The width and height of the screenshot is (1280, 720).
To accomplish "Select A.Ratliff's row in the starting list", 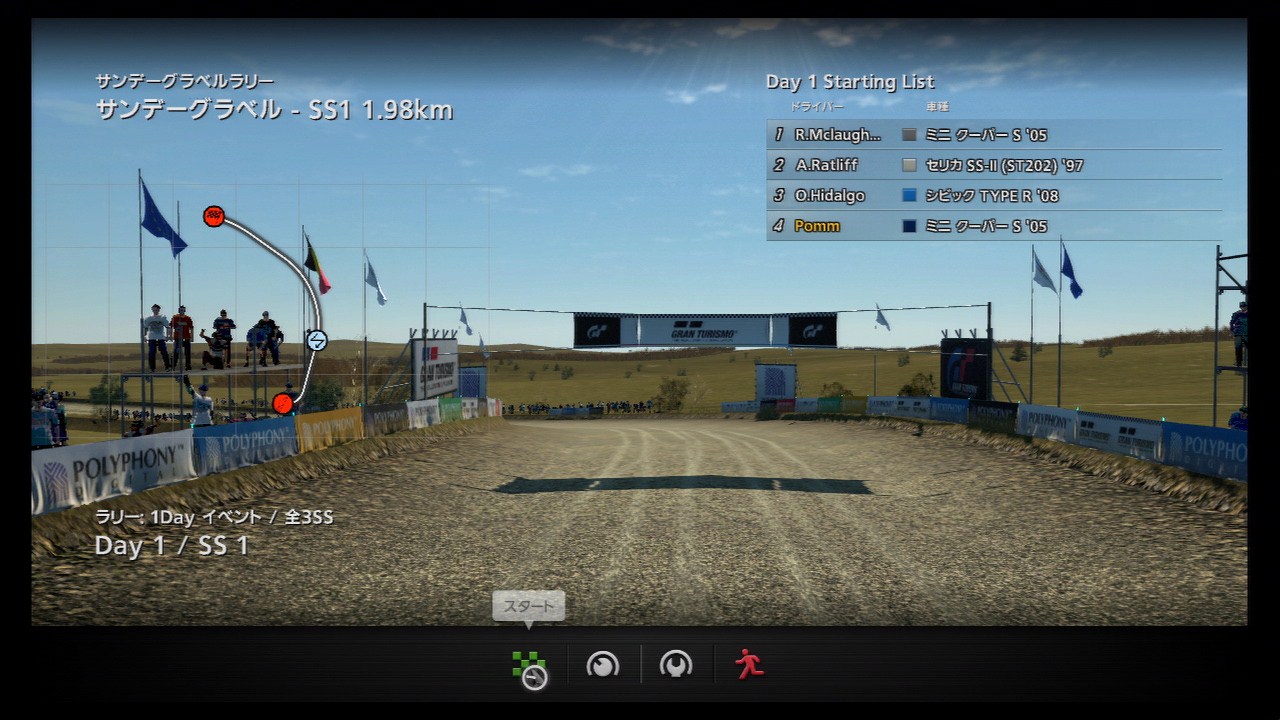I will (993, 165).
